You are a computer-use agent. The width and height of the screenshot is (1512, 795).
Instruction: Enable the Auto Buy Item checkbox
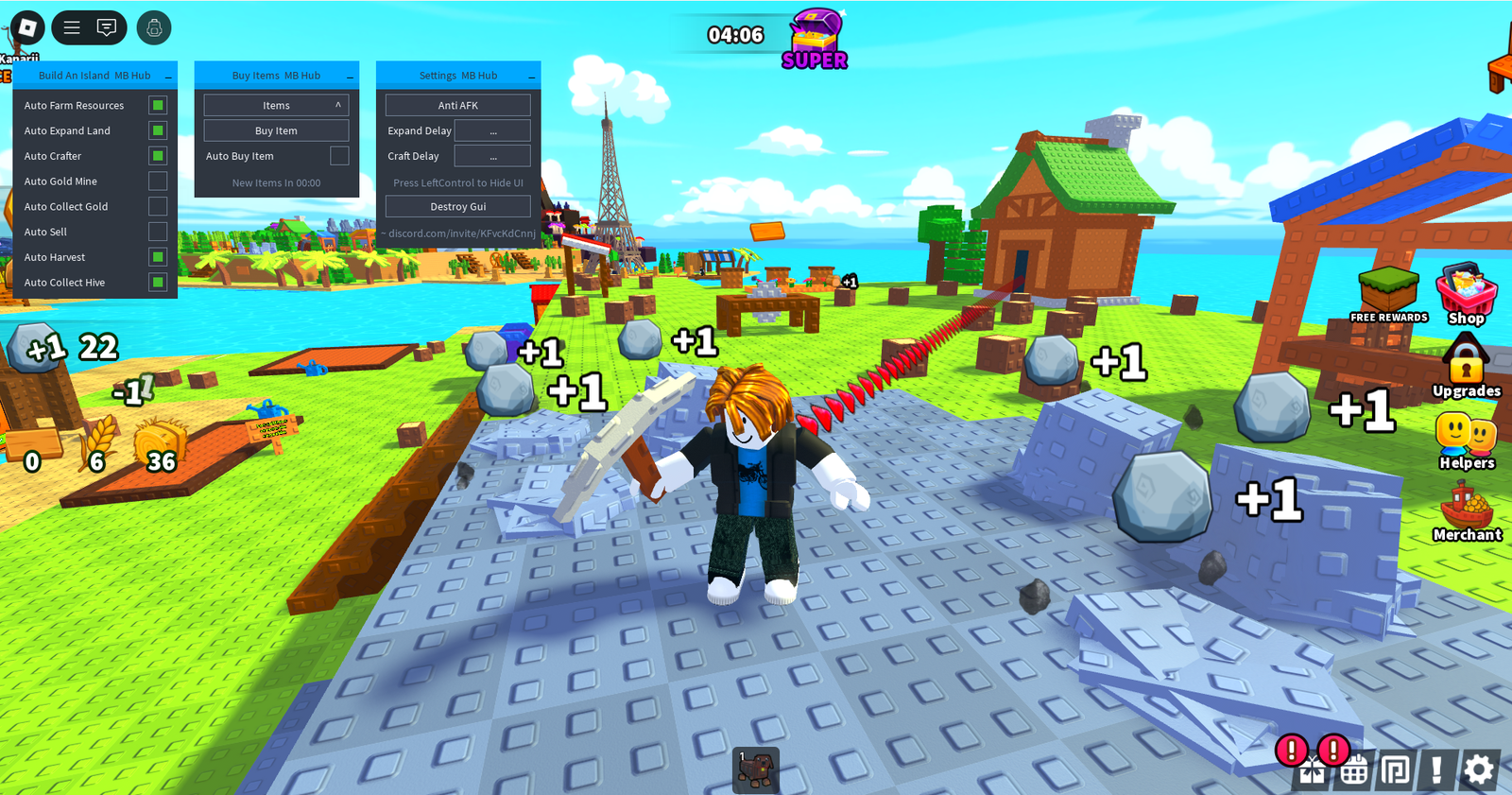[x=339, y=156]
